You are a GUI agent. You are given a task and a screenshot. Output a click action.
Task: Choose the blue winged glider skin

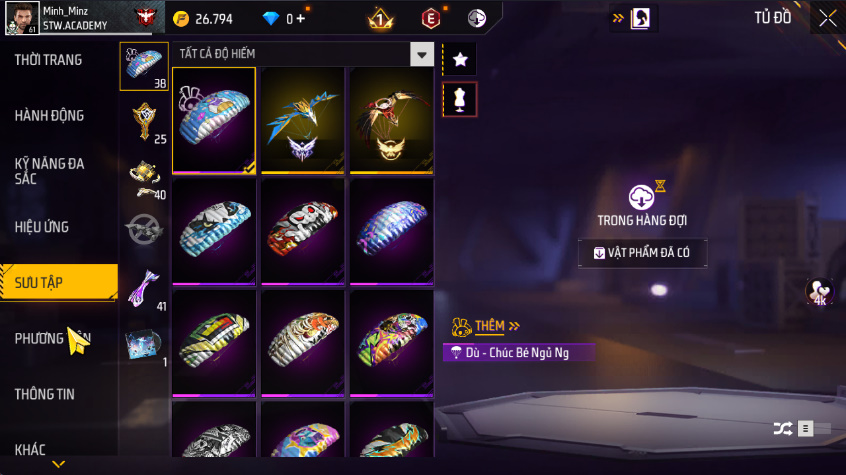point(303,119)
